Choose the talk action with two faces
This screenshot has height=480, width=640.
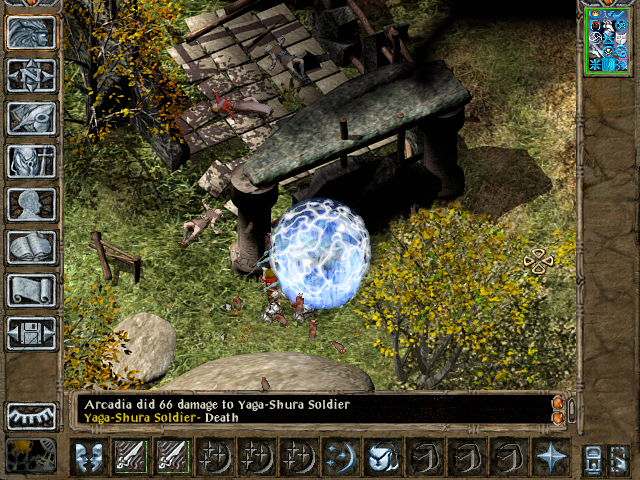click(x=89, y=457)
